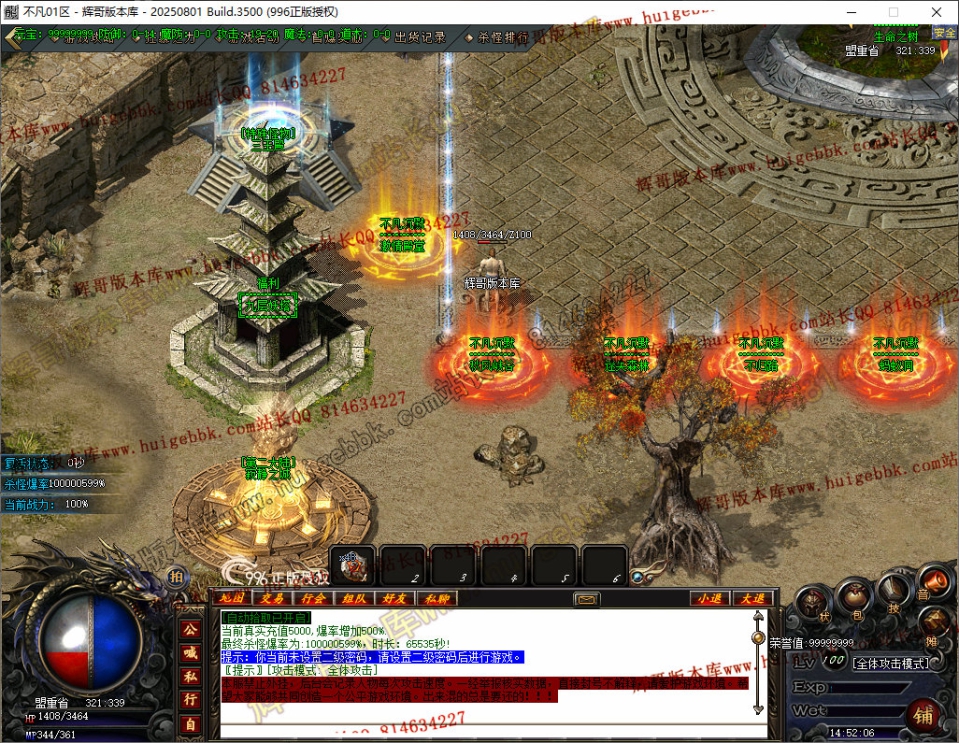Image resolution: width=959 pixels, height=743 pixels.
Task: Choose the 好友 friends chat tab
Action: [x=394, y=598]
